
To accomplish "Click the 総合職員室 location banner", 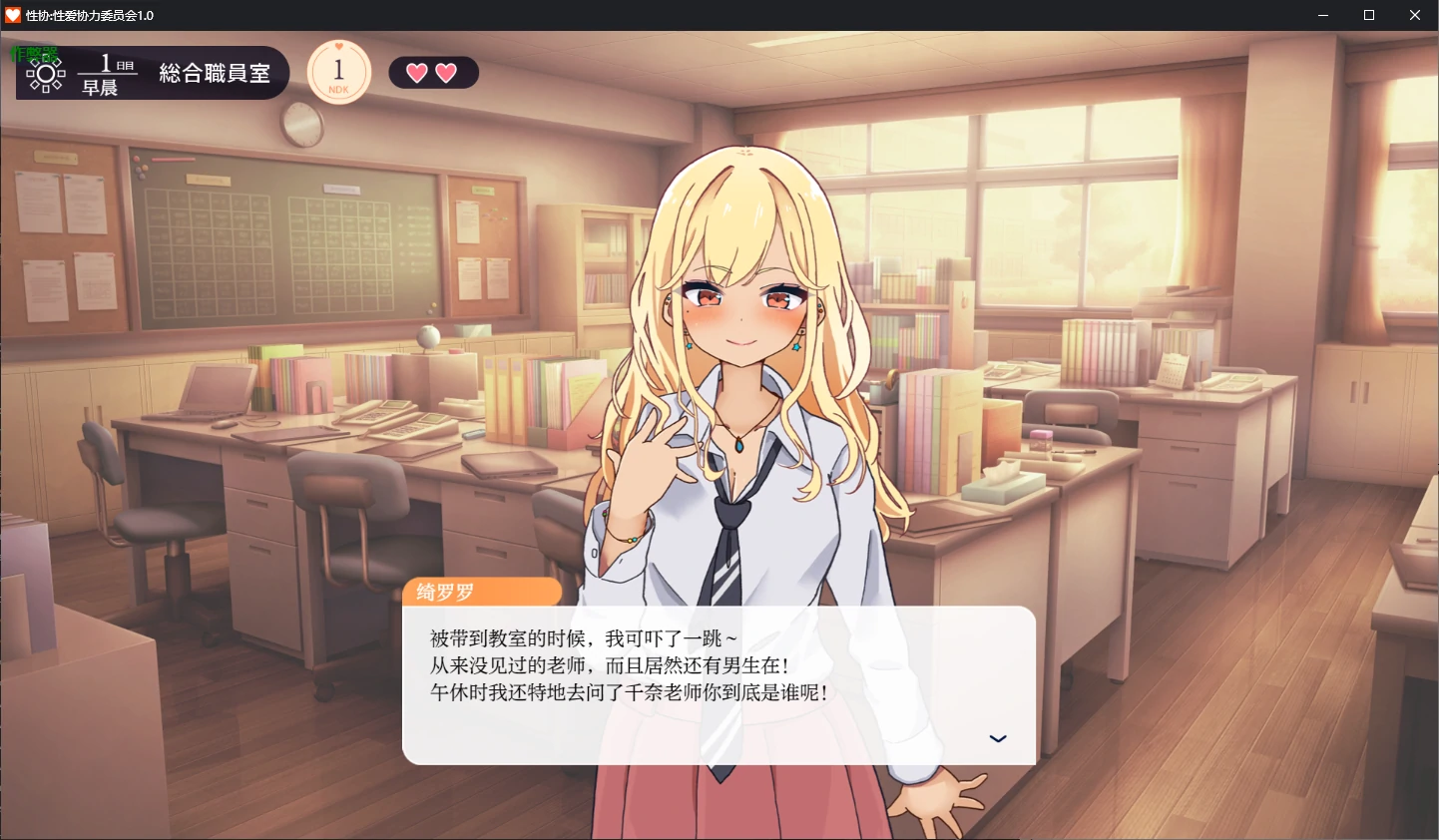I will click(213, 71).
